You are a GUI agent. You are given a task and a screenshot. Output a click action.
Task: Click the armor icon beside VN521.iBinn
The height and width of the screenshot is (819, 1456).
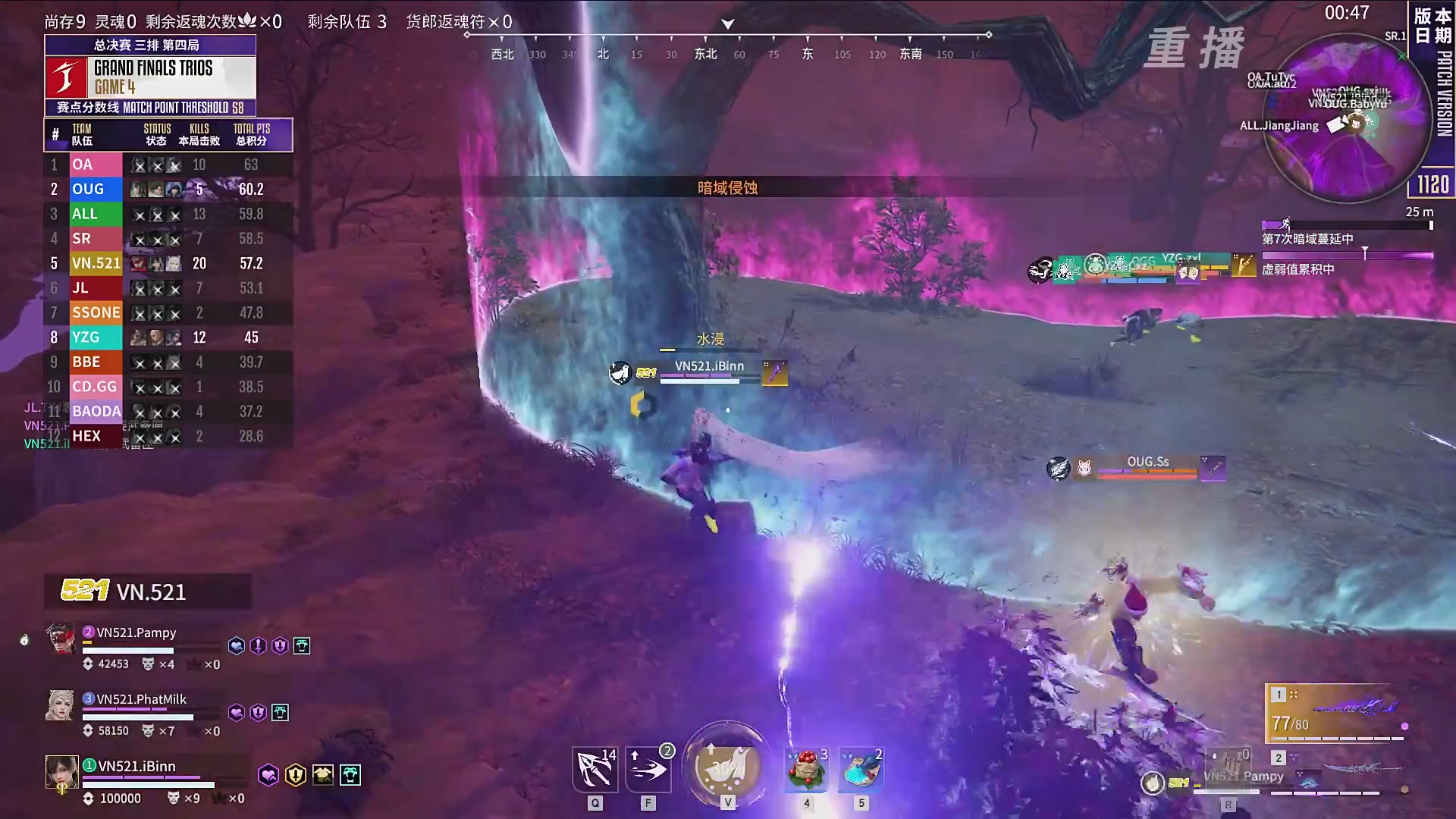(322, 774)
